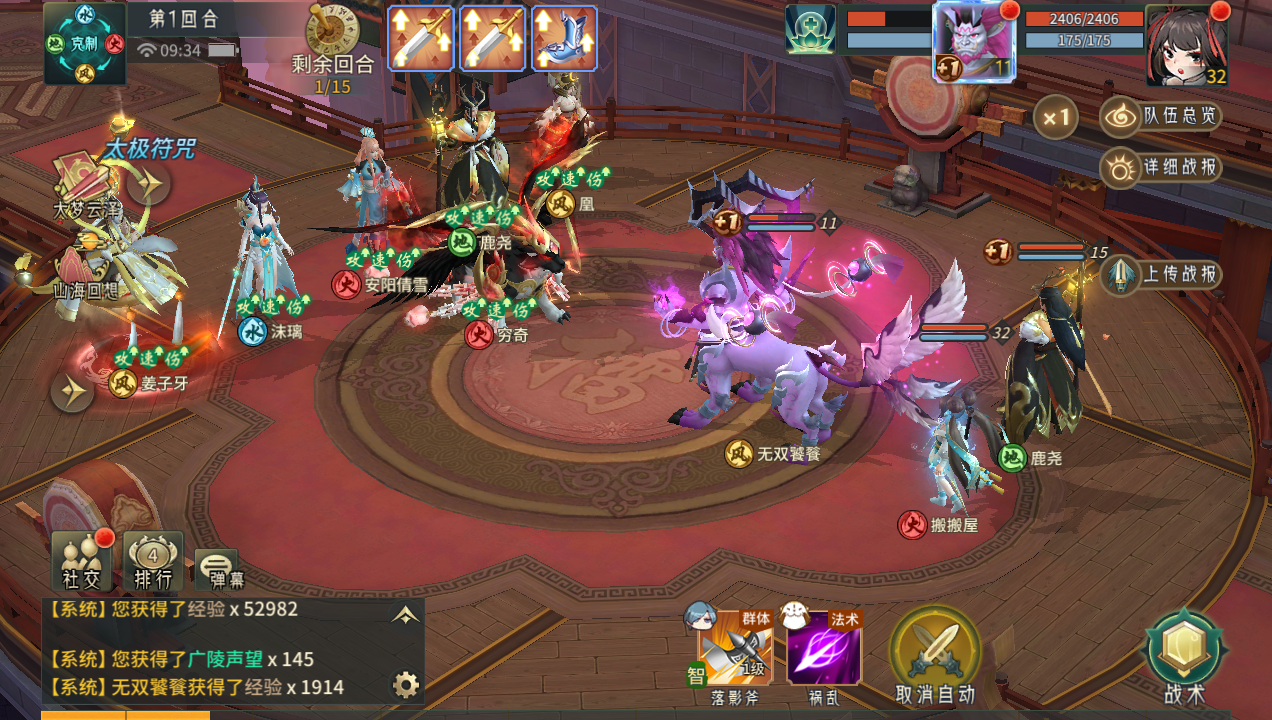This screenshot has width=1272, height=720.
Task: Open 详细战报 detailed battle report
Action: [x=1163, y=167]
